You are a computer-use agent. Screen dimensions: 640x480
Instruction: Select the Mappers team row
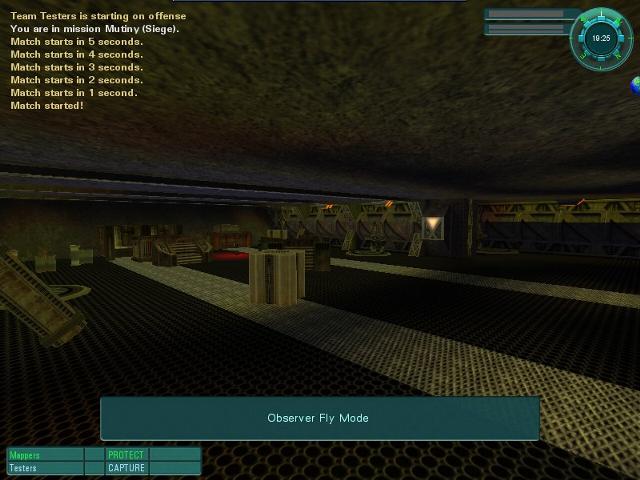(x=45, y=455)
